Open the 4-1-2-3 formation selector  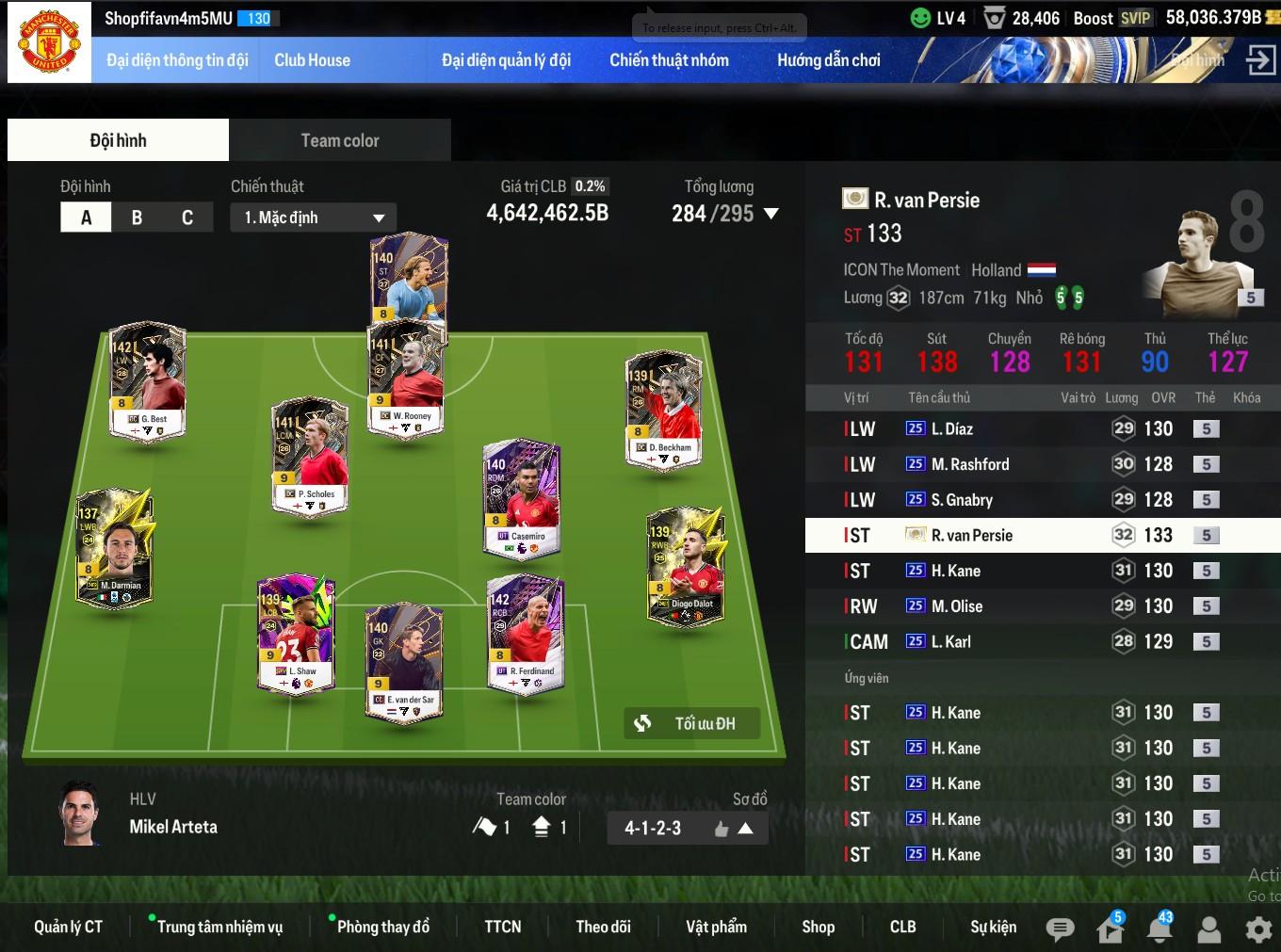tap(687, 829)
